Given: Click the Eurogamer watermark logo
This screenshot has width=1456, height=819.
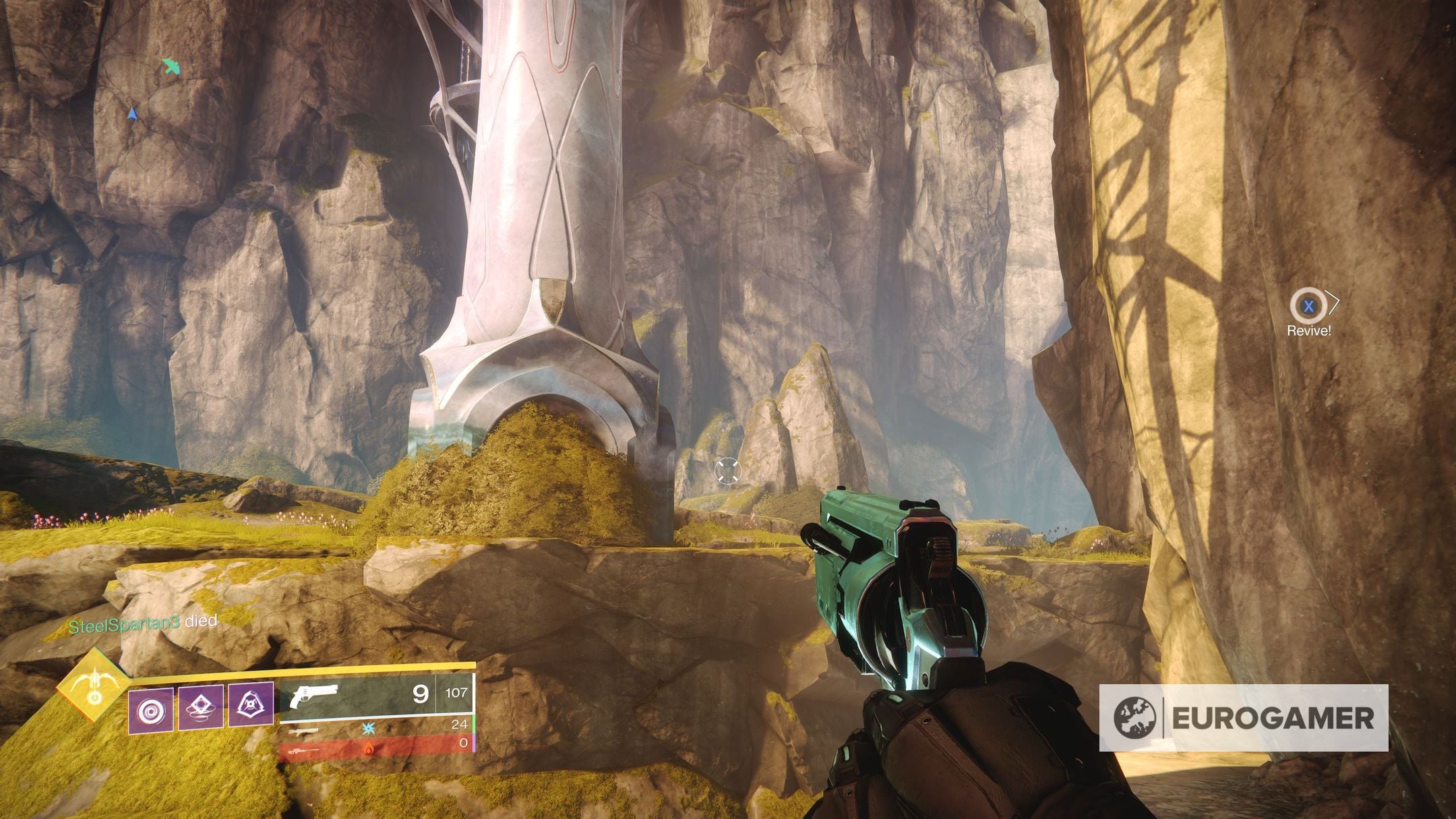Looking at the screenshot, I should pos(1243,718).
